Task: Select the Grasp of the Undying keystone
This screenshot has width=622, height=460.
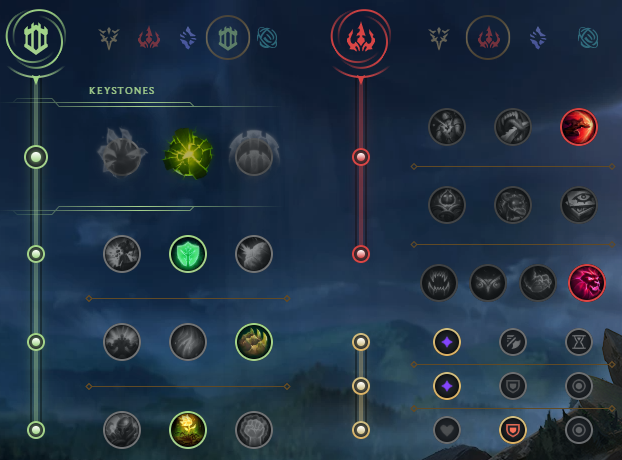Action: click(x=122, y=155)
